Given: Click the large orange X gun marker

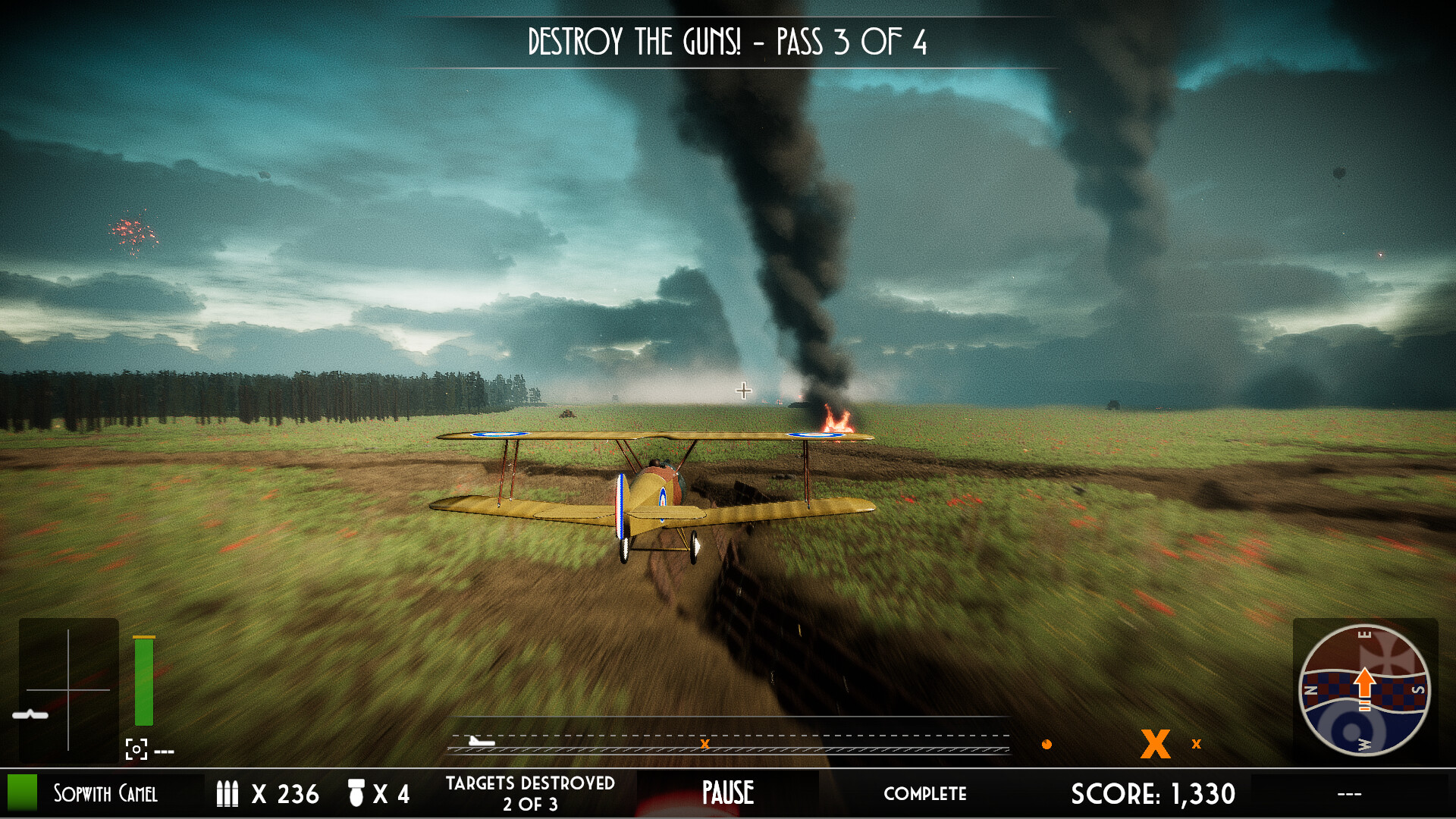Looking at the screenshot, I should click(x=1155, y=745).
